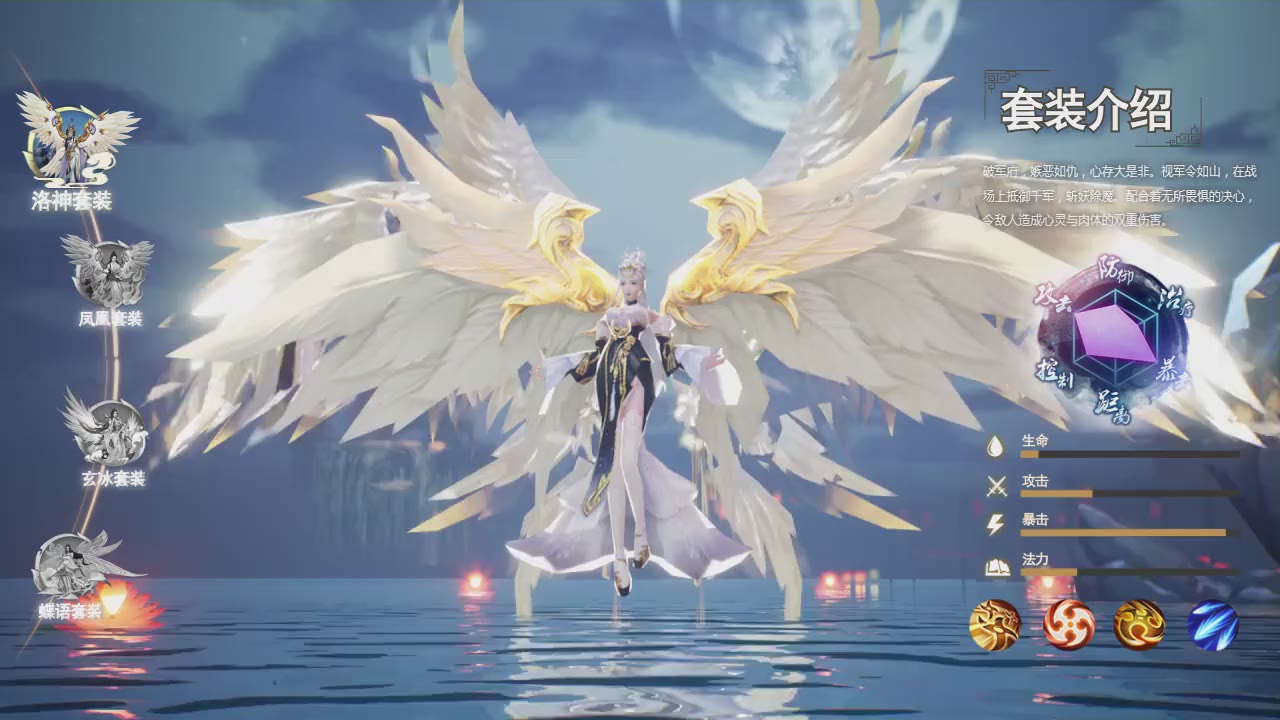
Task: Open the golden swirl skill icon
Action: 1139,625
